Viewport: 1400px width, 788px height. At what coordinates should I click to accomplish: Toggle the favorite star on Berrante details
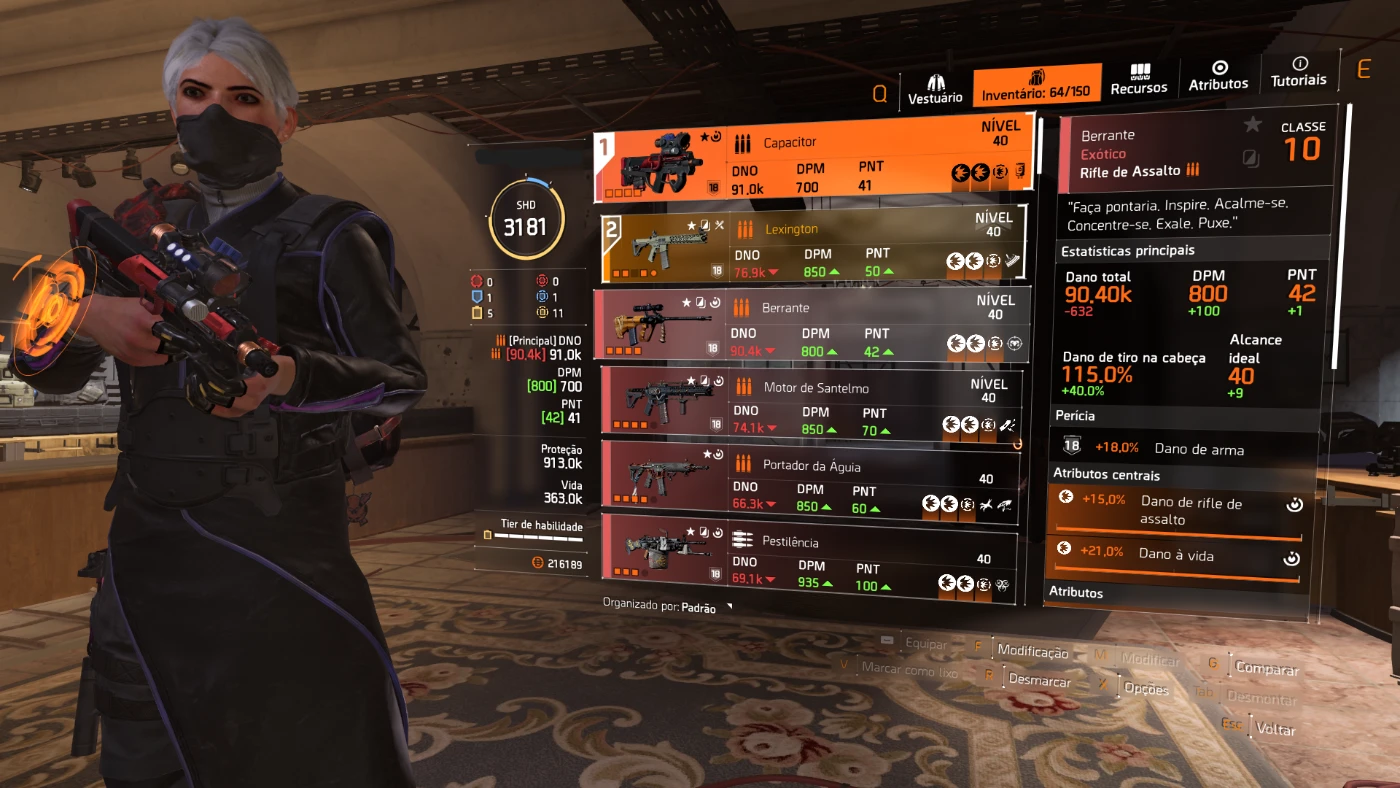point(1252,125)
